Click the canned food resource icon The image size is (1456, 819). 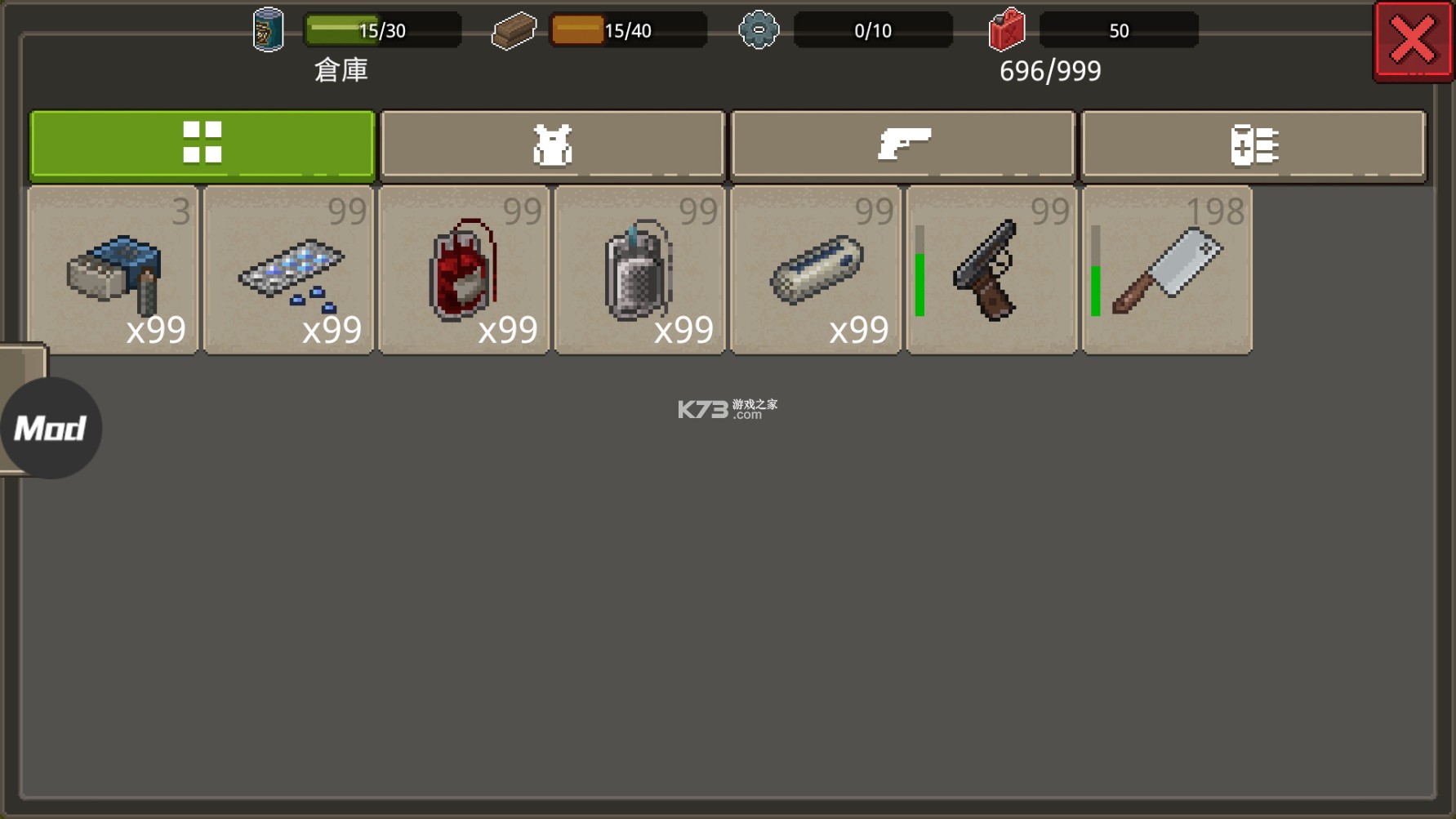pyautogui.click(x=268, y=30)
